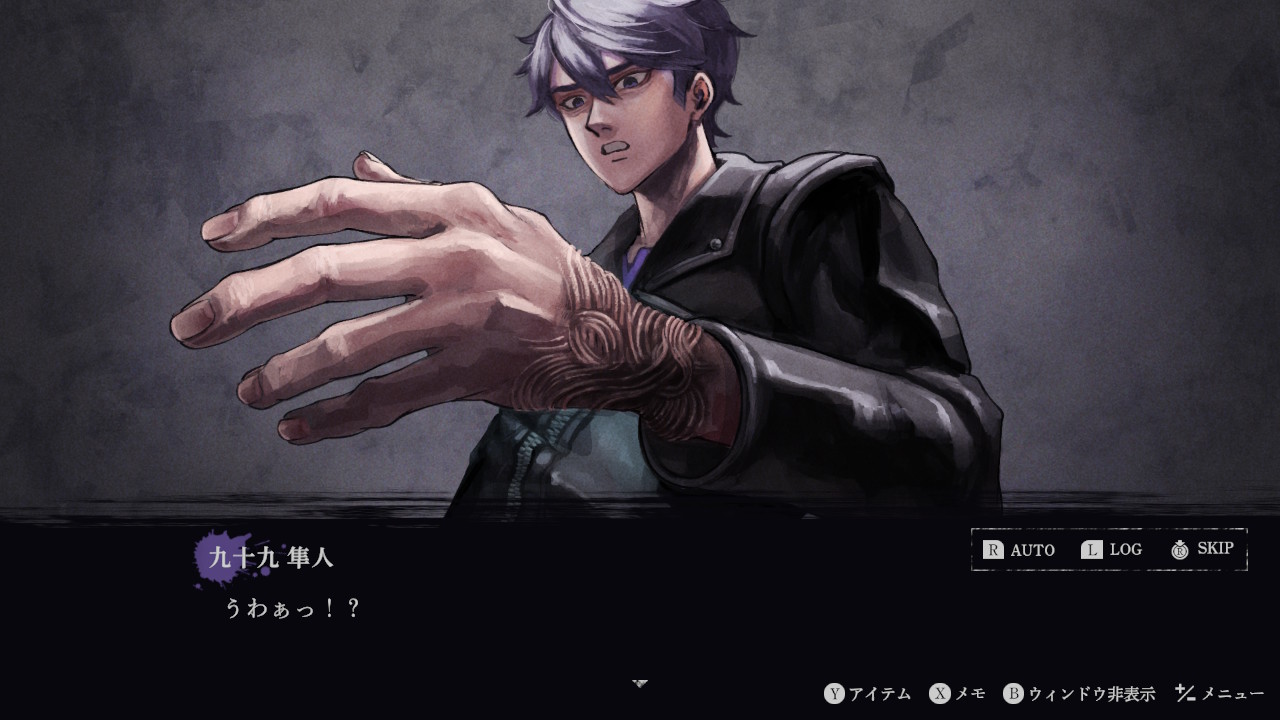Enable AUTO text advance mode
Image resolution: width=1280 pixels, height=720 pixels.
(1033, 549)
